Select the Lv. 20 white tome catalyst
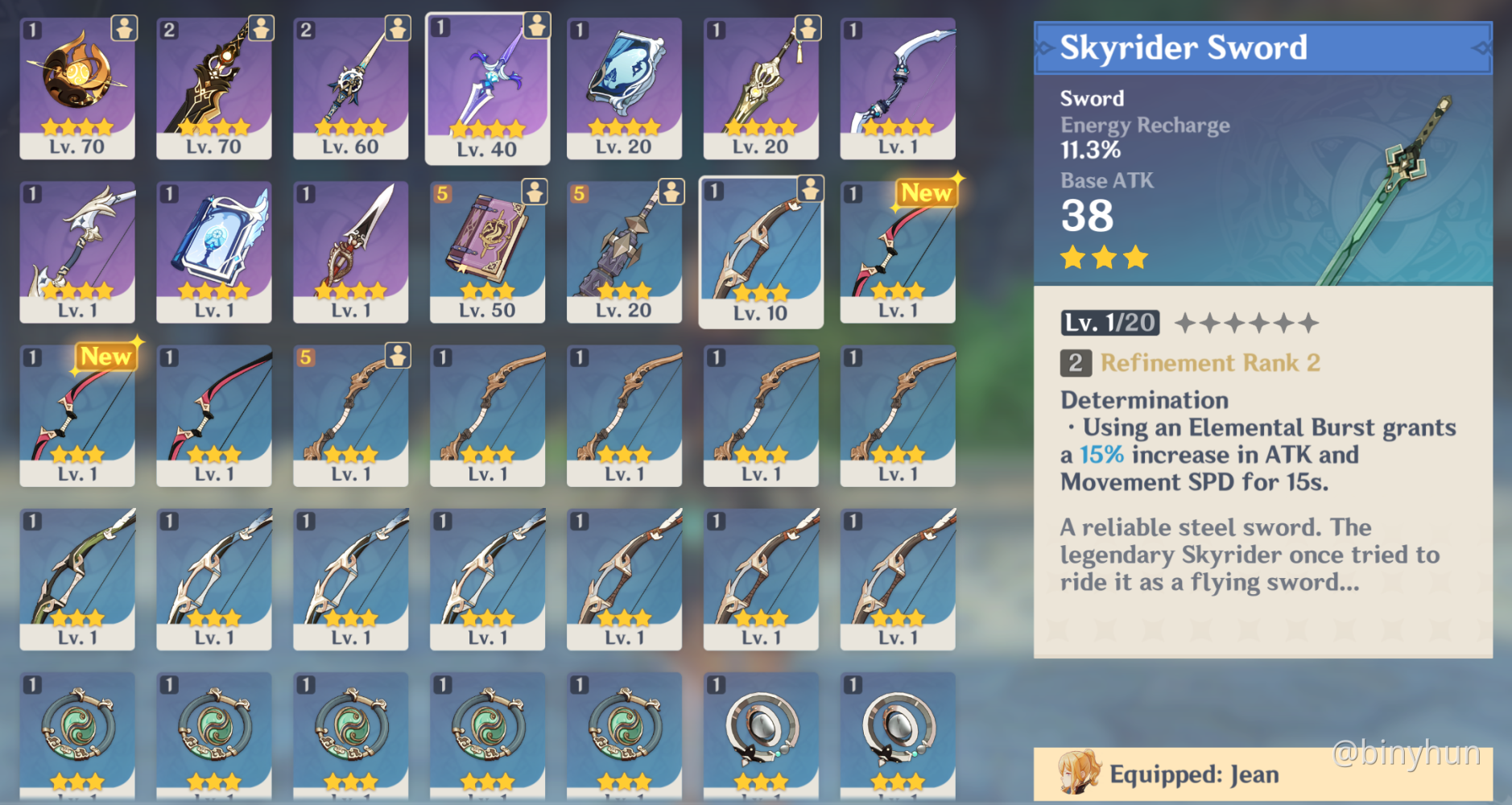Screen dimensions: 1512x805 coord(624,85)
